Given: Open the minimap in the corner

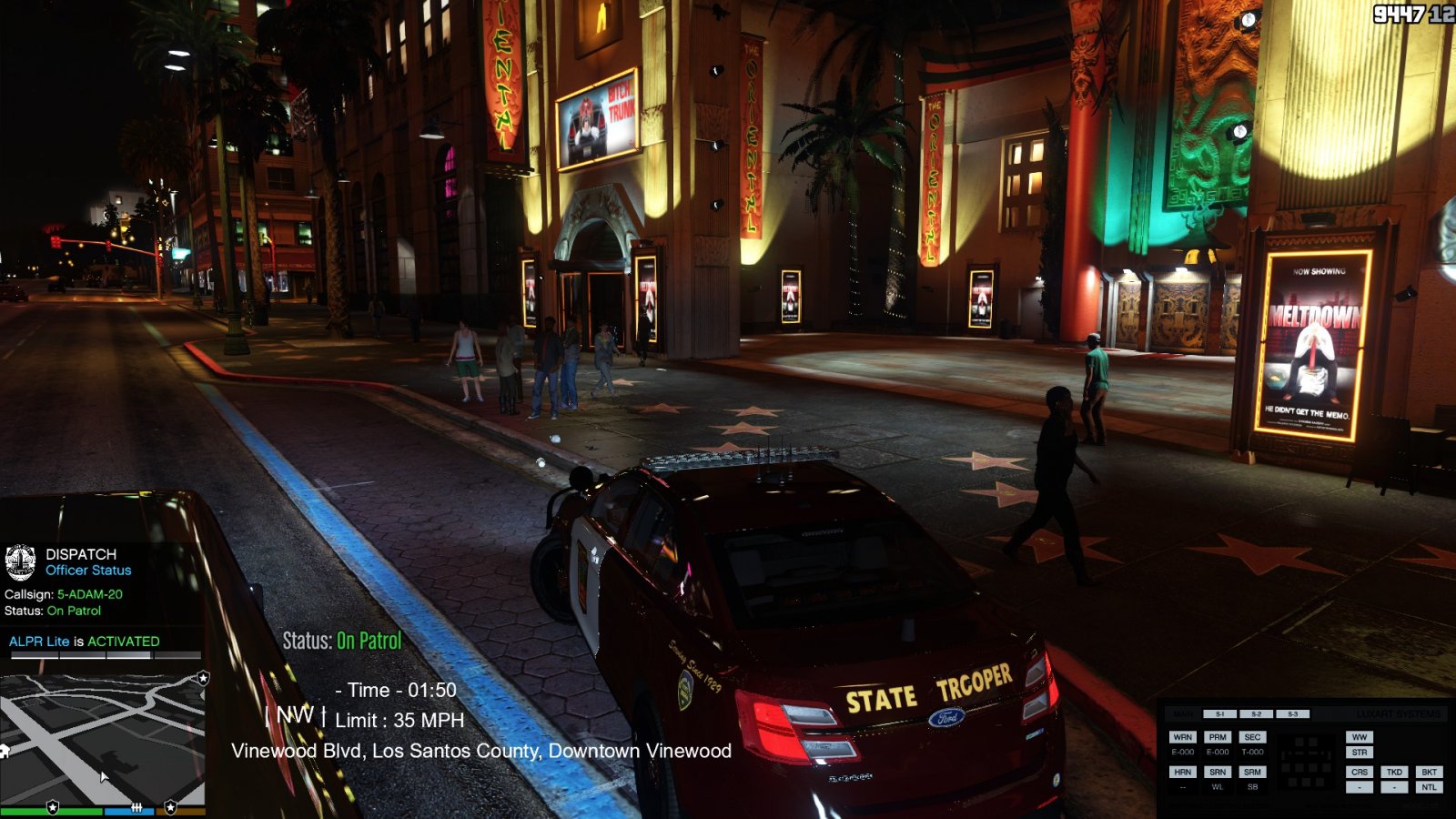Looking at the screenshot, I should [102, 737].
